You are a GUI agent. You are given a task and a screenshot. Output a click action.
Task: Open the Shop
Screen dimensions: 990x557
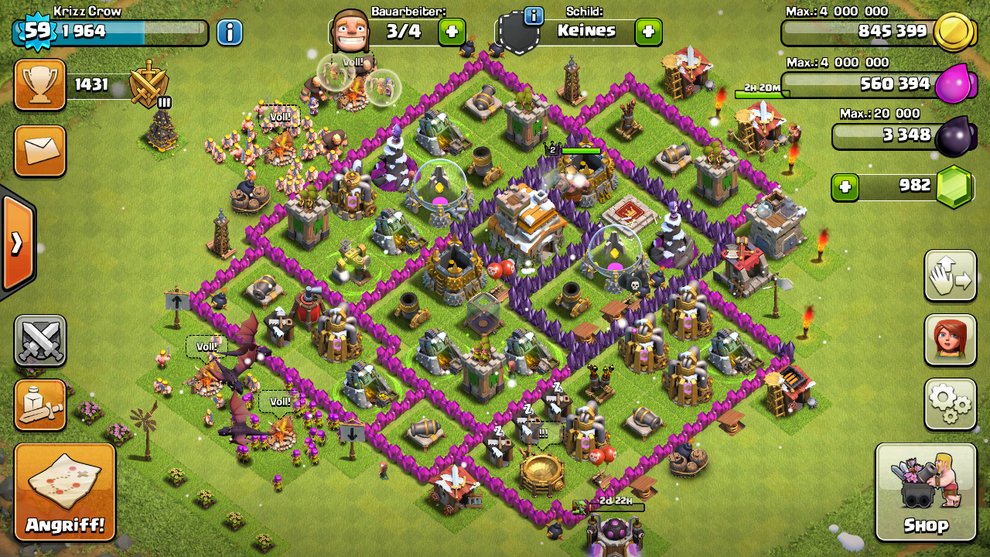925,492
